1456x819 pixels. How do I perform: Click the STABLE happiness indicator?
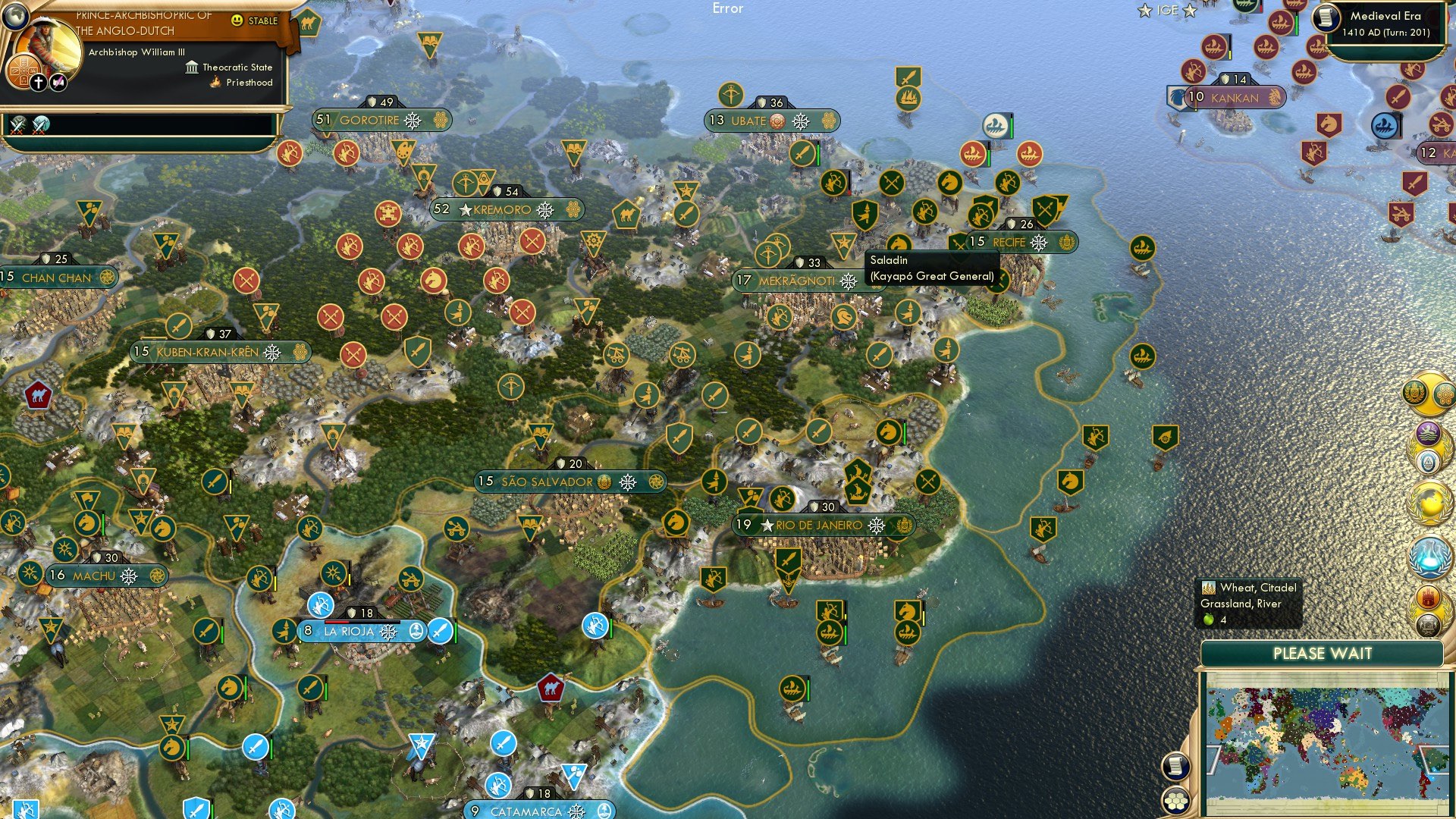255,21
